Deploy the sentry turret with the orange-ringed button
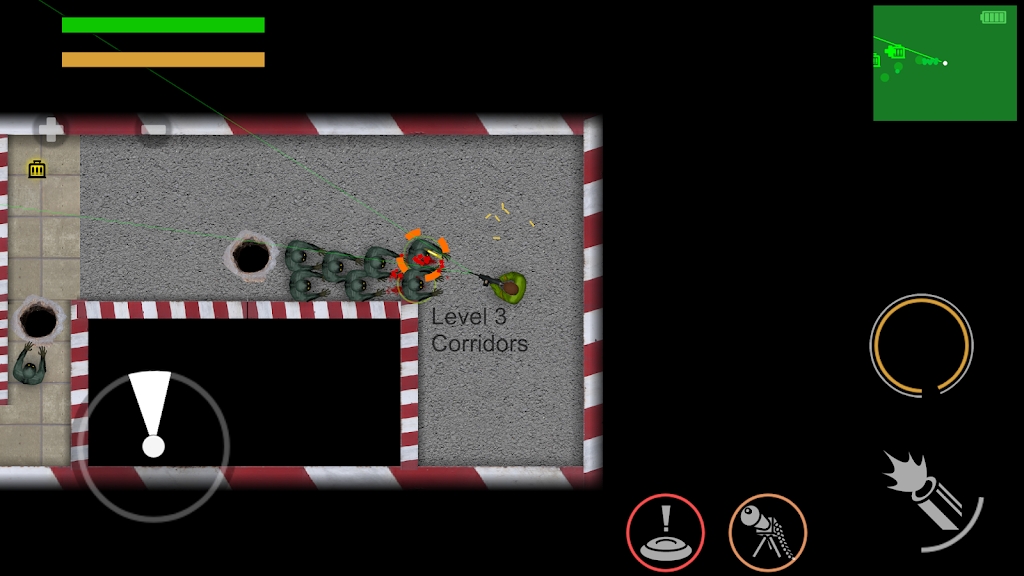Viewport: 1024px width, 576px height. [767, 533]
